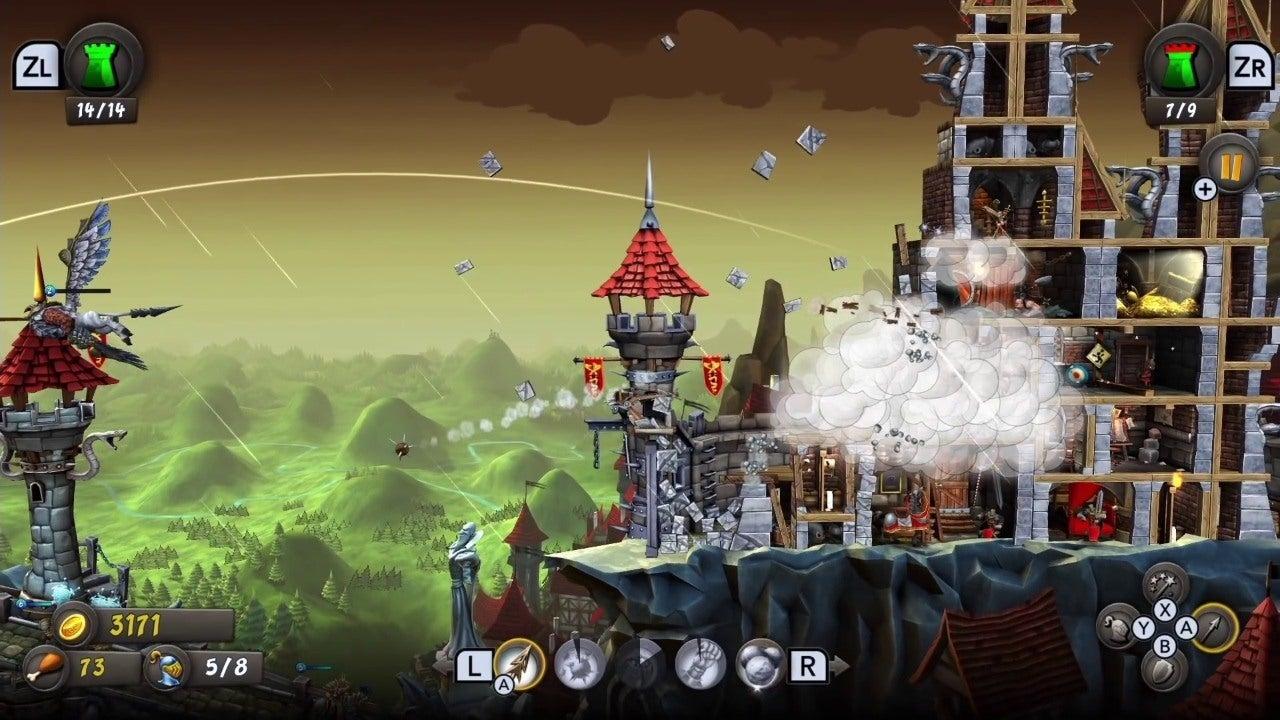
Task: Choose the shatter impact weapon icon
Action: [579, 663]
